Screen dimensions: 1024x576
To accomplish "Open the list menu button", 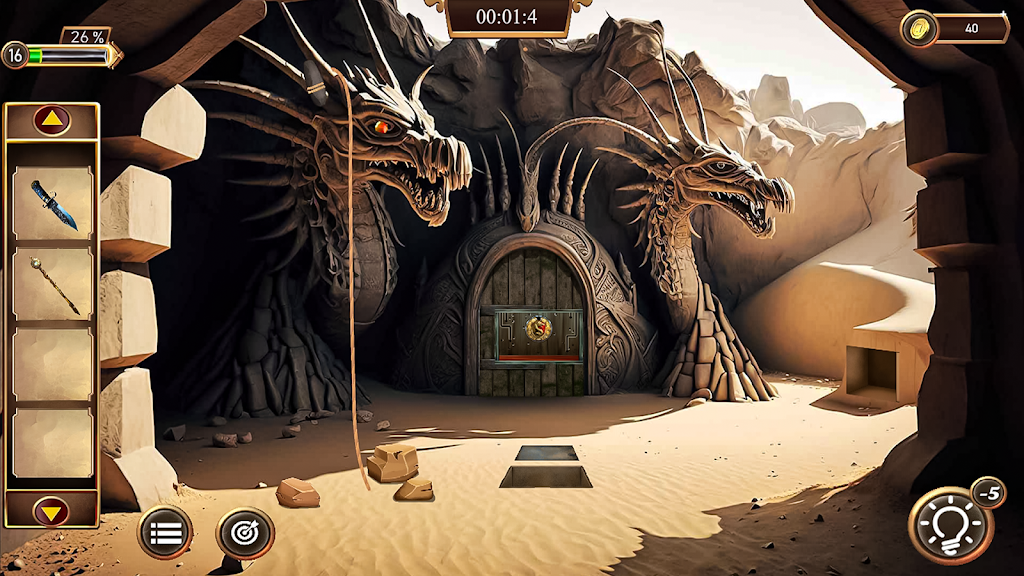I will (165, 532).
